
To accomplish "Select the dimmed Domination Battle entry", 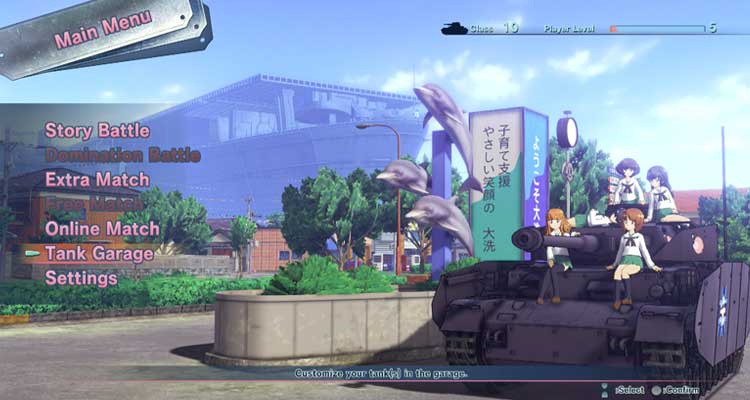I will click(x=122, y=155).
